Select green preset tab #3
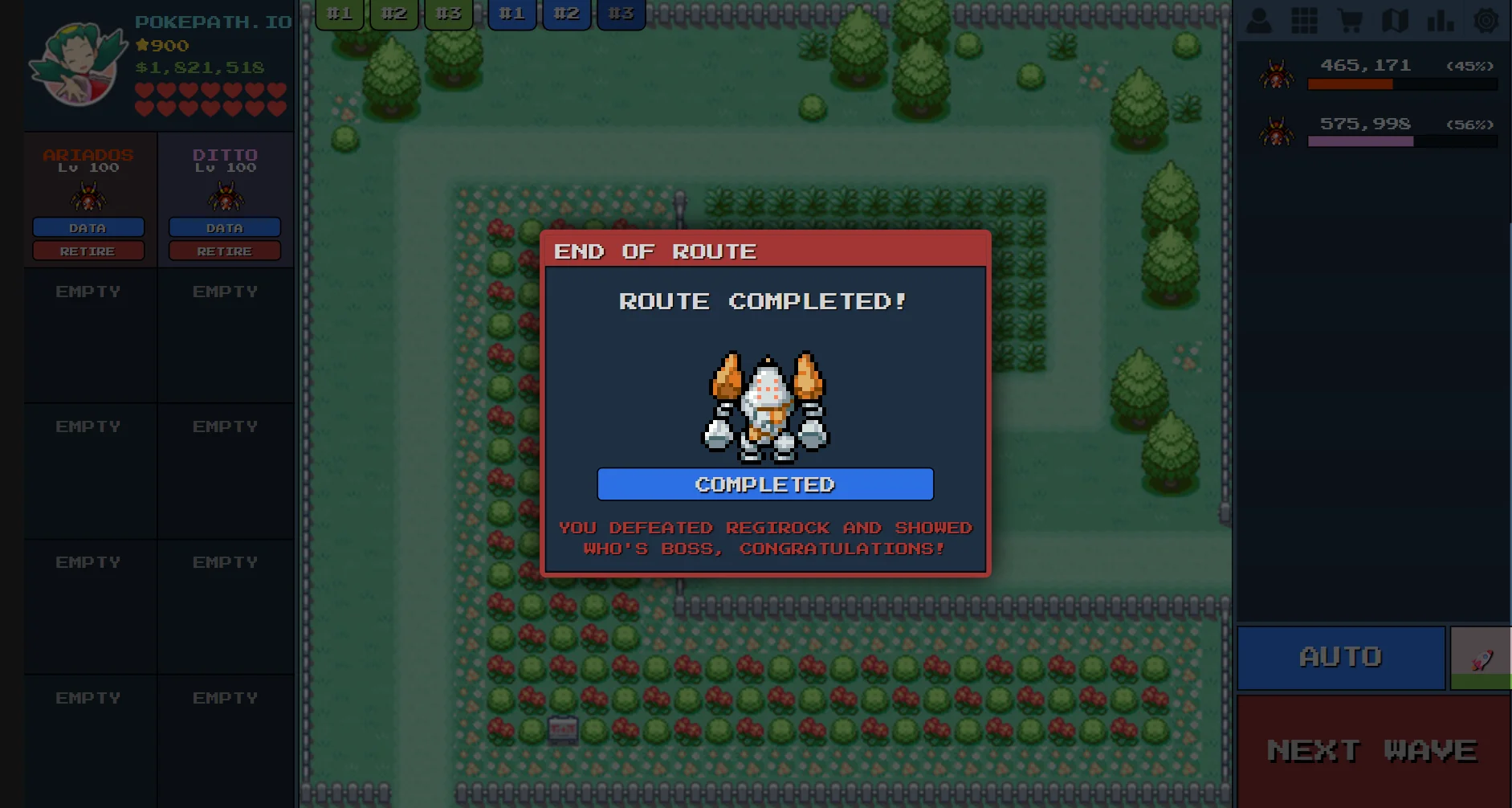This screenshot has height=808, width=1512. [x=449, y=14]
